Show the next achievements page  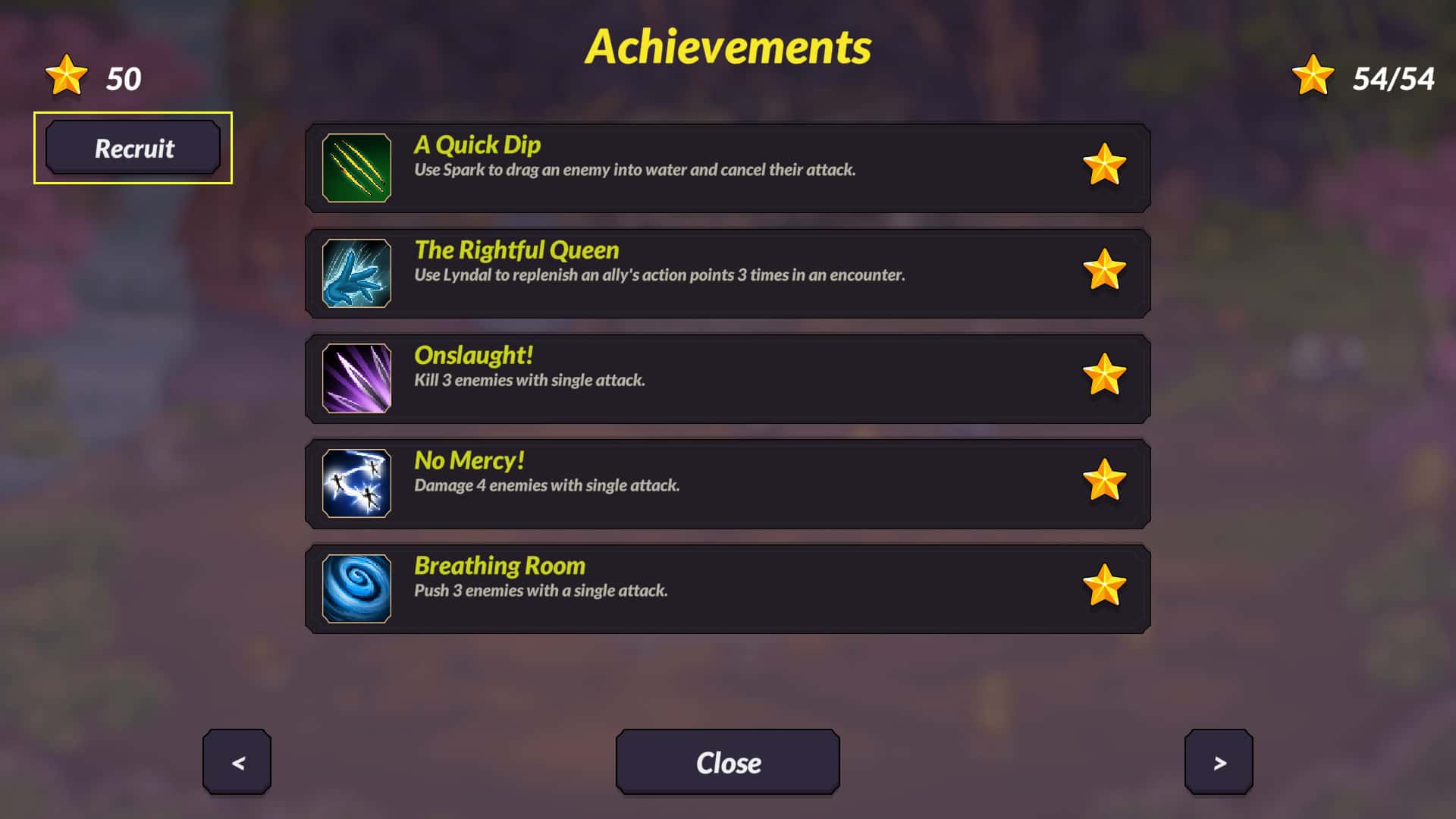point(1219,762)
